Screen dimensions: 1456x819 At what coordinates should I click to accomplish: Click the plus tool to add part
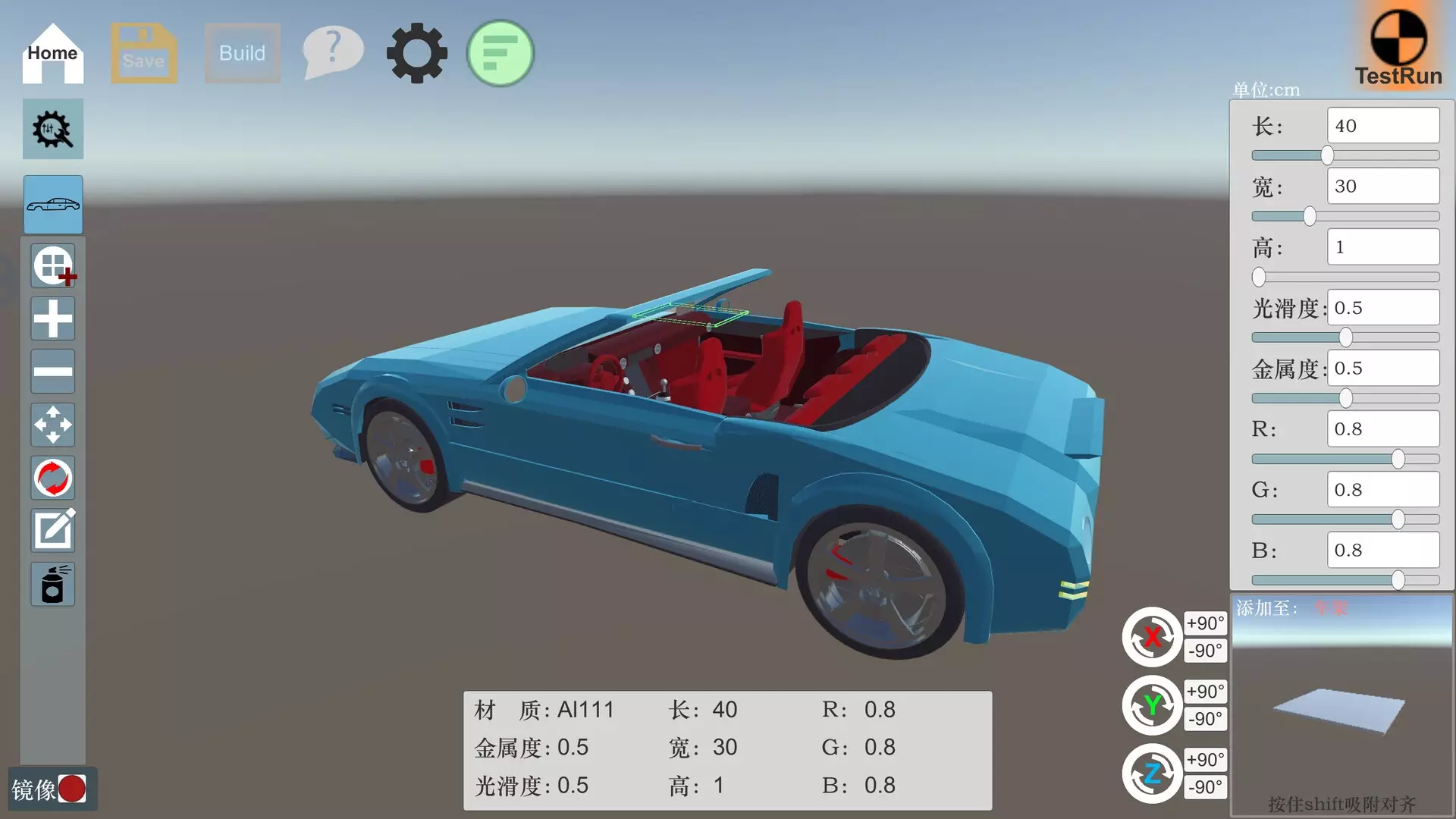pyautogui.click(x=52, y=318)
